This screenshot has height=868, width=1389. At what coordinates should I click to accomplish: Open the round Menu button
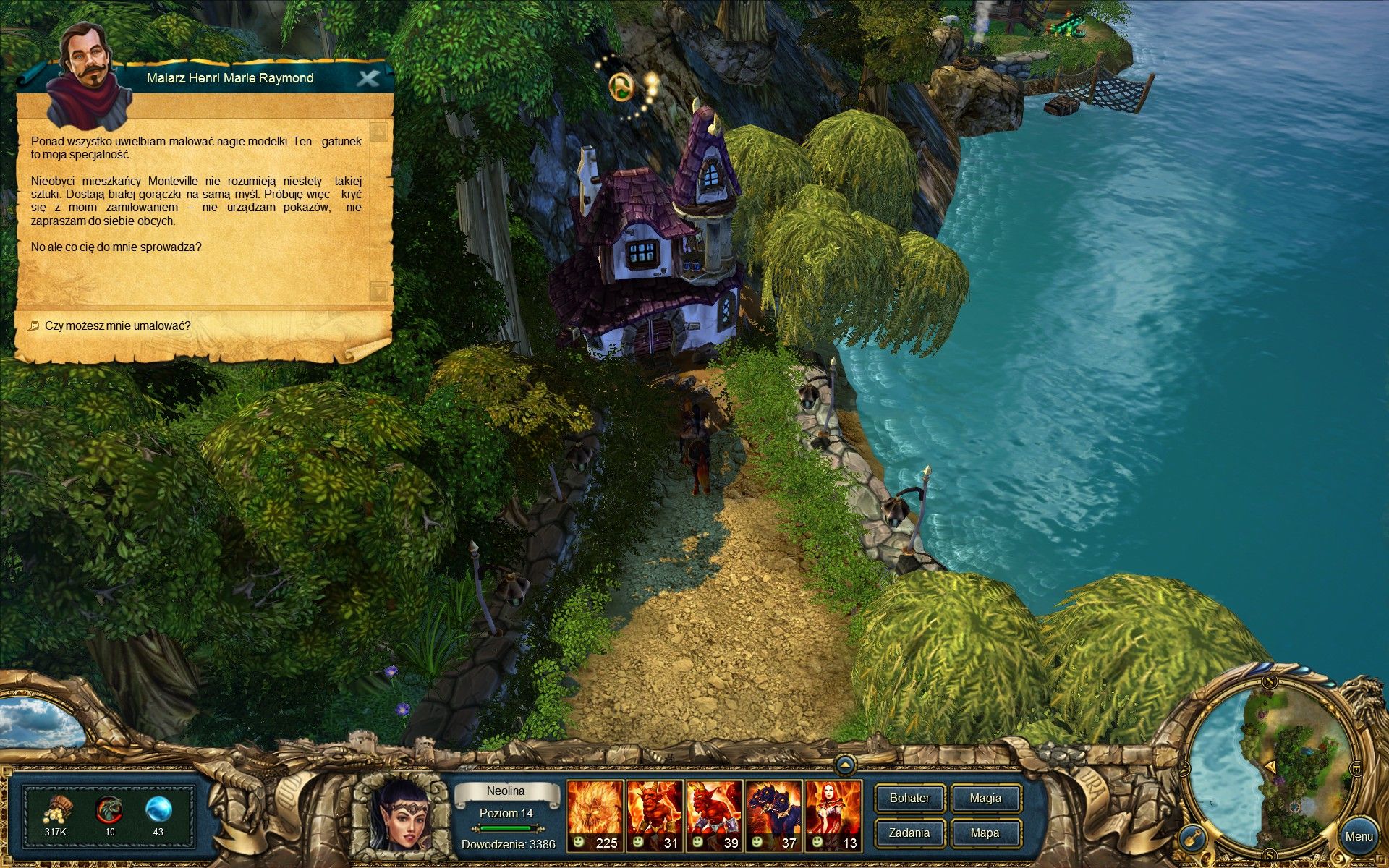[x=1358, y=836]
